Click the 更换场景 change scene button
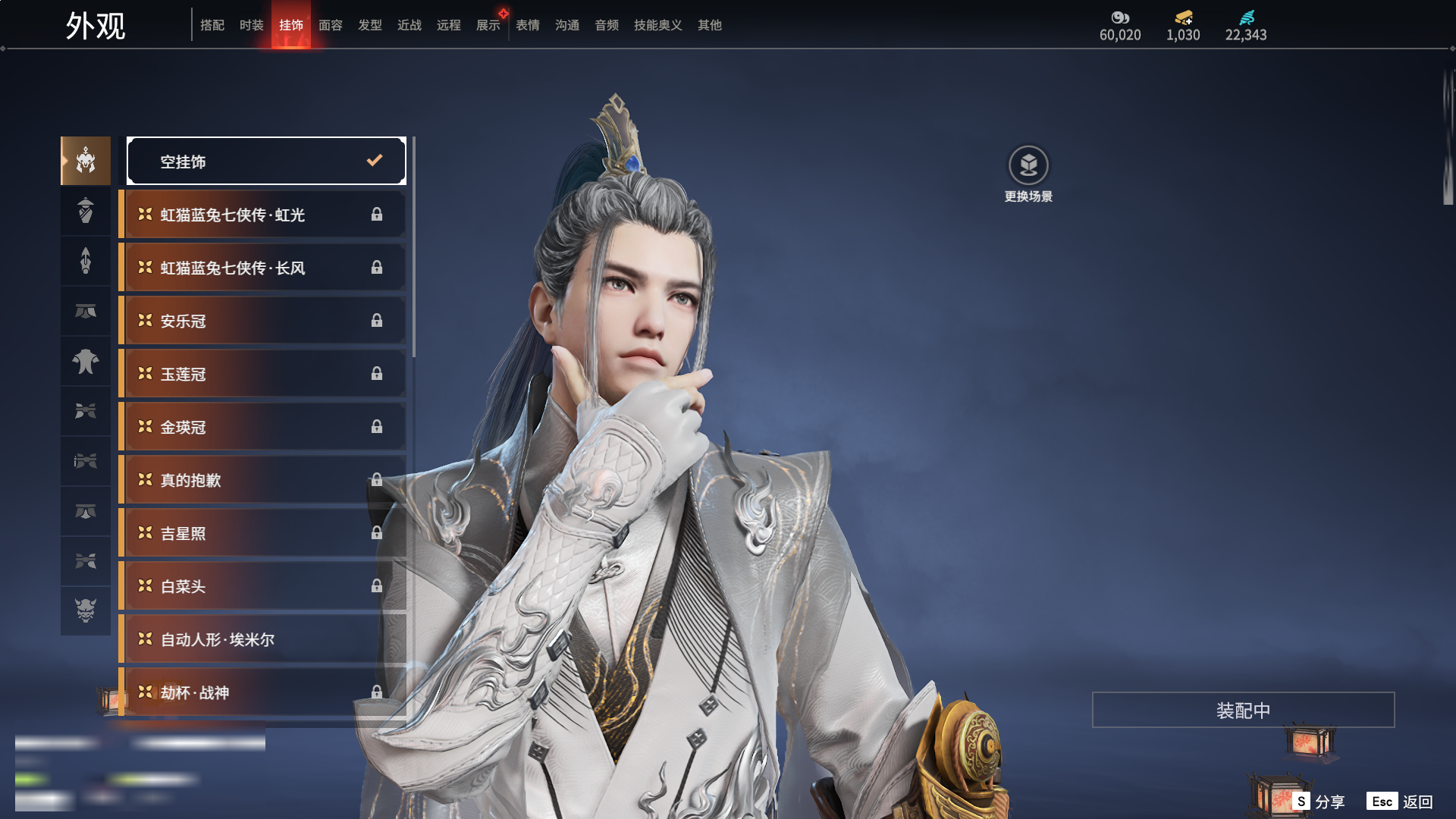This screenshot has height=819, width=1456. coord(1028,174)
